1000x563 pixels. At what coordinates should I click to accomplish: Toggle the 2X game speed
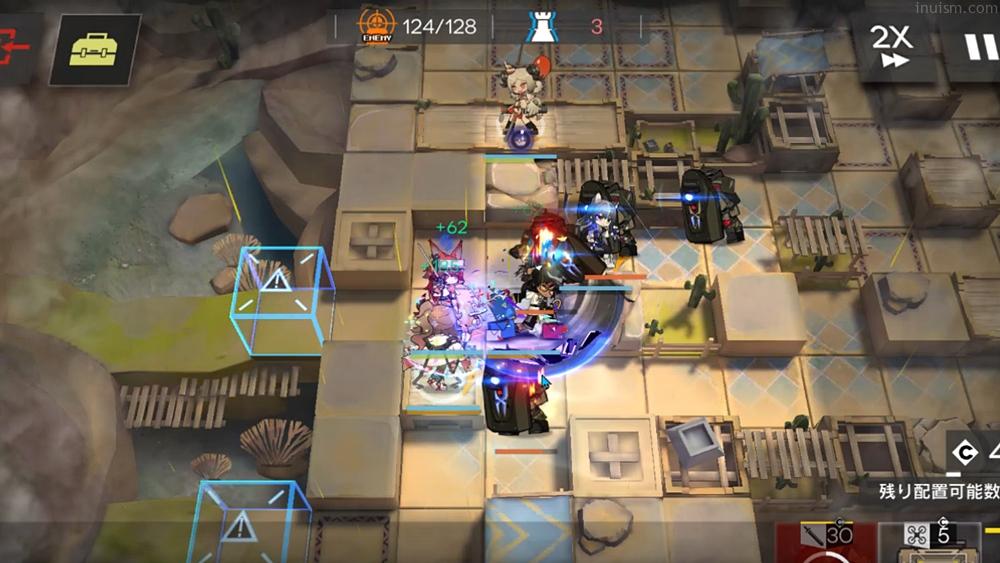tap(891, 47)
